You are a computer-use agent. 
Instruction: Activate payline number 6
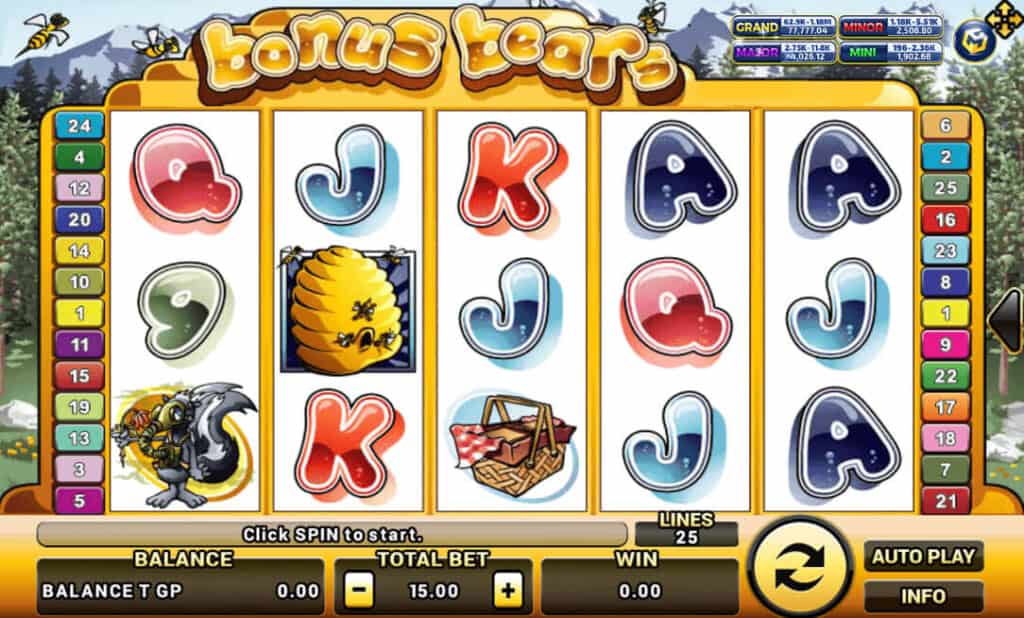point(945,126)
